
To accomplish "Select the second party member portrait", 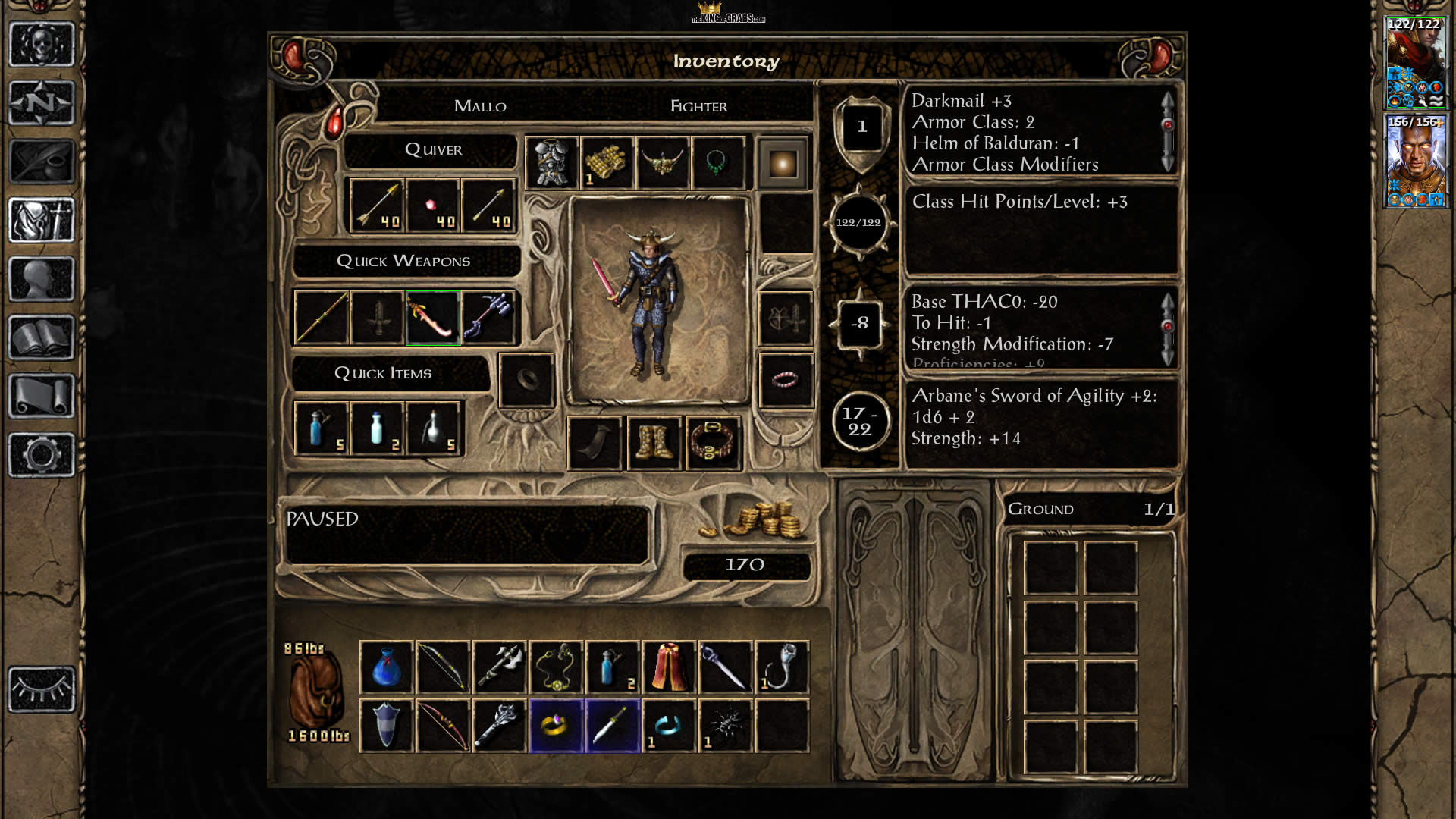I will 1415,161.
